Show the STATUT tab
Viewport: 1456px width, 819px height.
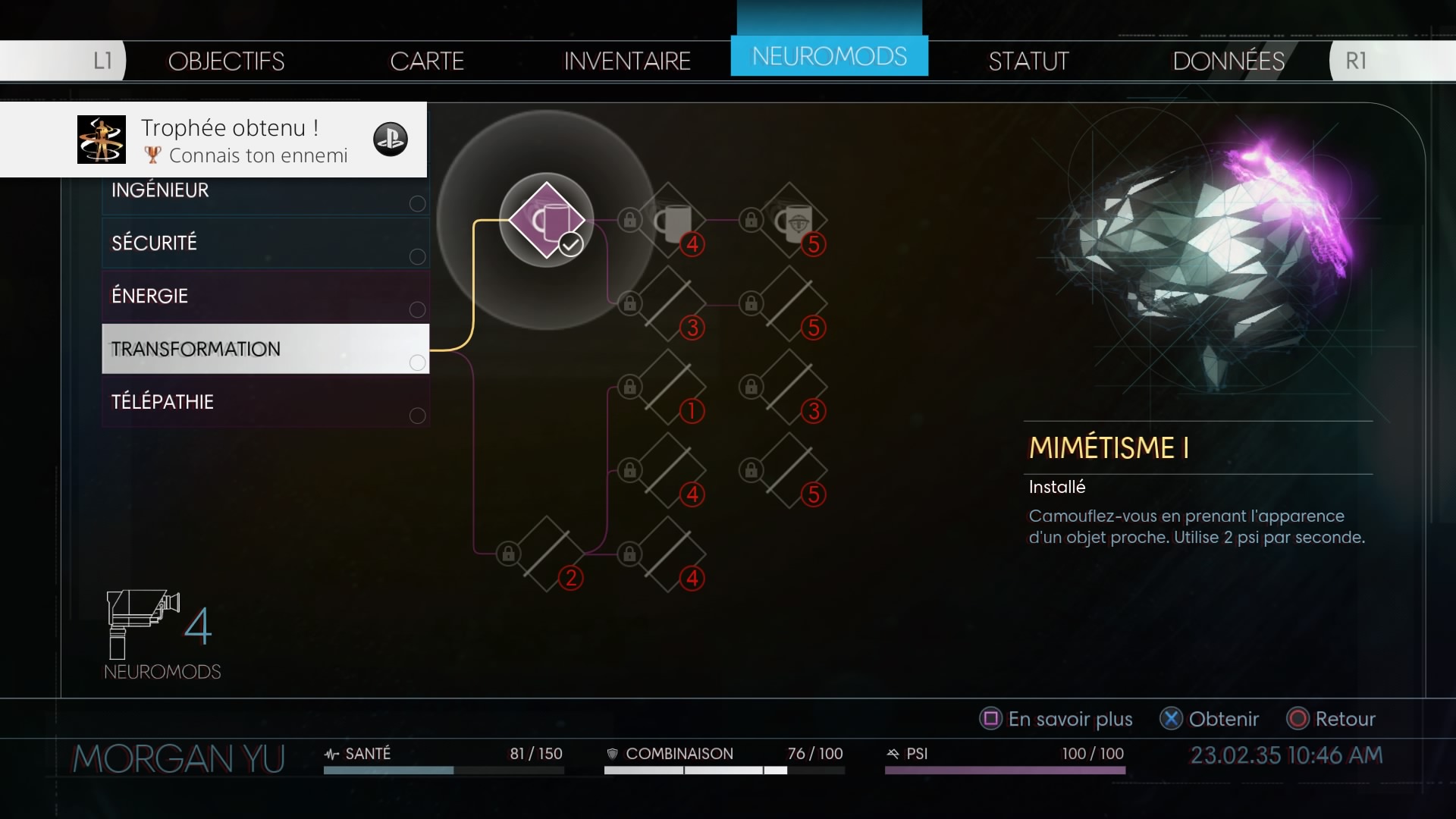1028,61
